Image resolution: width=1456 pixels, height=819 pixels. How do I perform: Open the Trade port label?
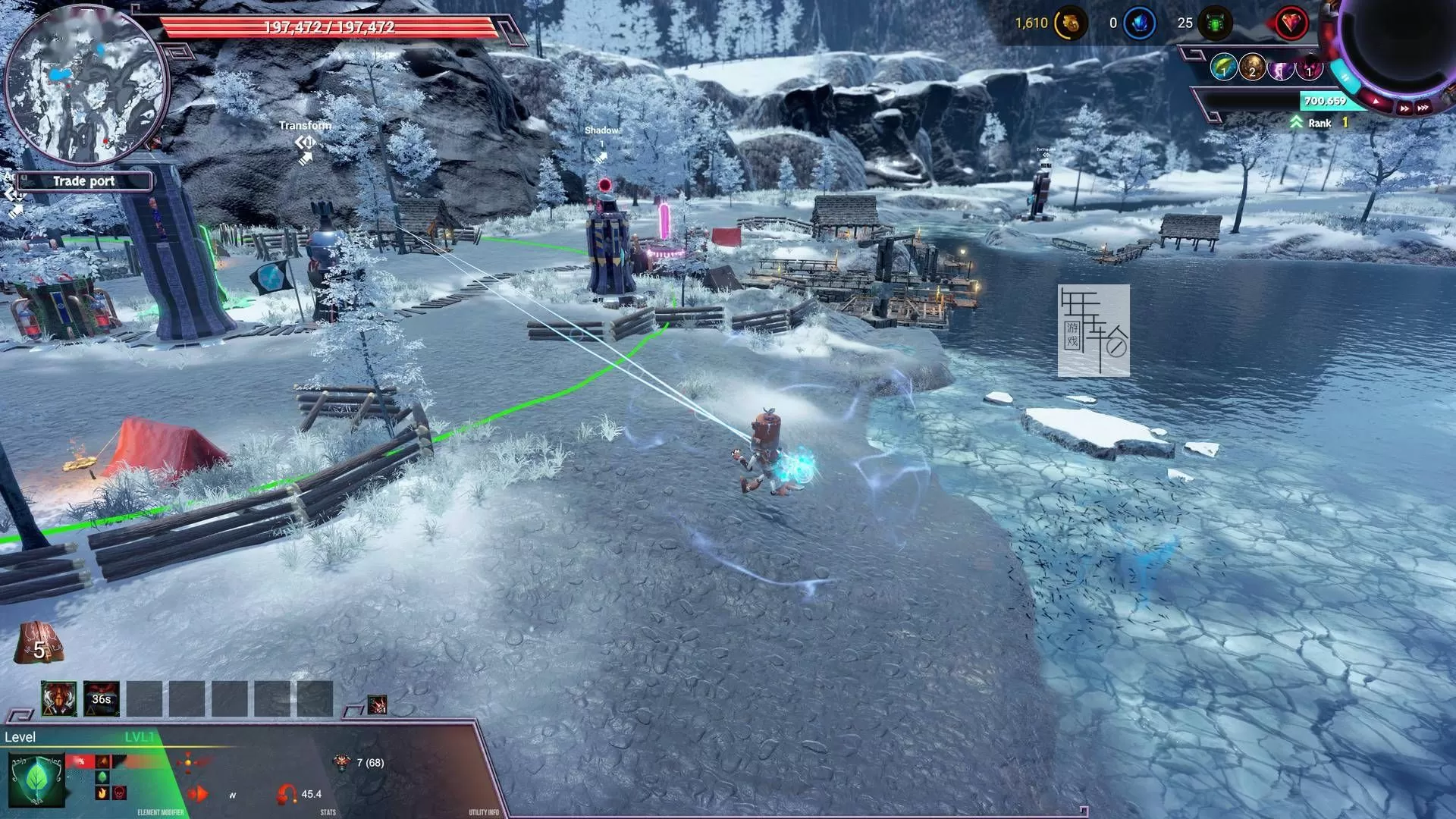click(83, 181)
